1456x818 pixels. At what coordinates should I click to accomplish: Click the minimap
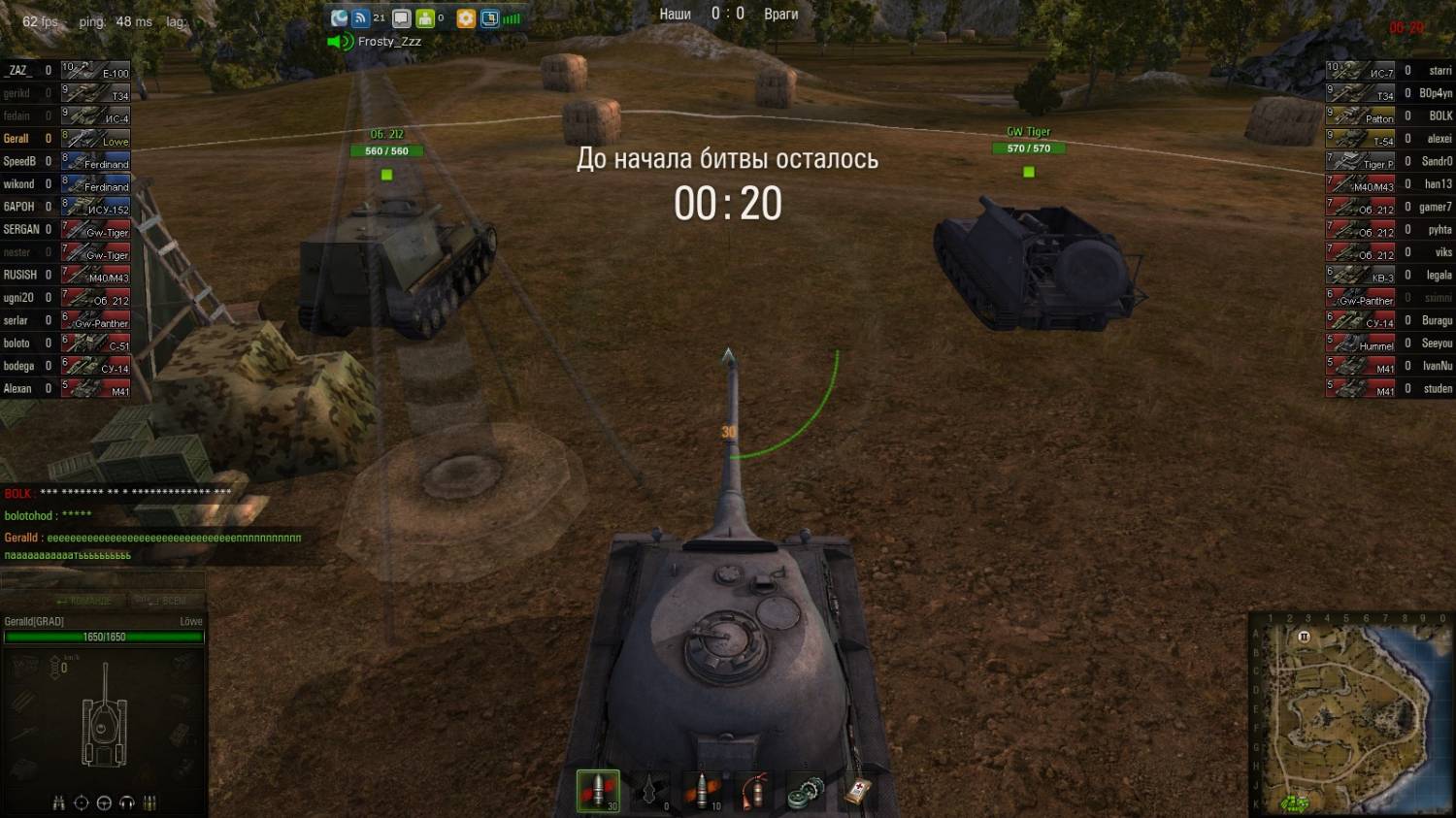click(1350, 715)
